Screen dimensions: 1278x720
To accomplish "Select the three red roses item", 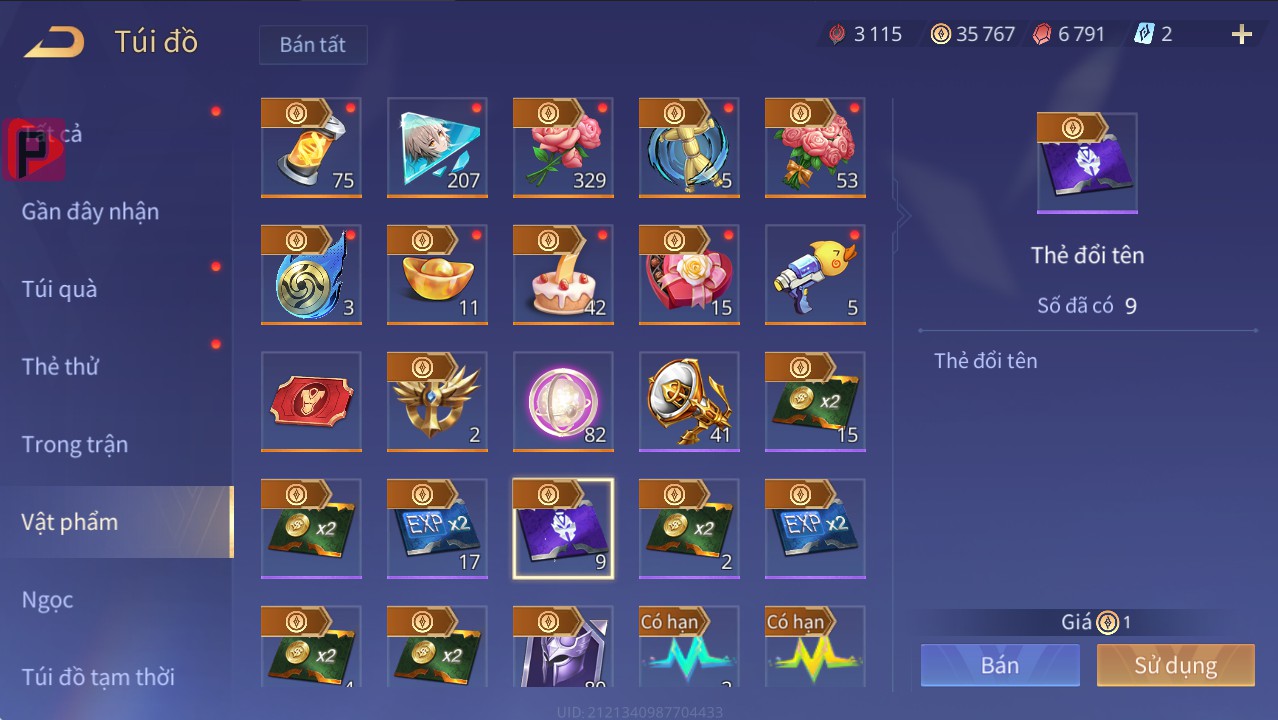I will 563,148.
